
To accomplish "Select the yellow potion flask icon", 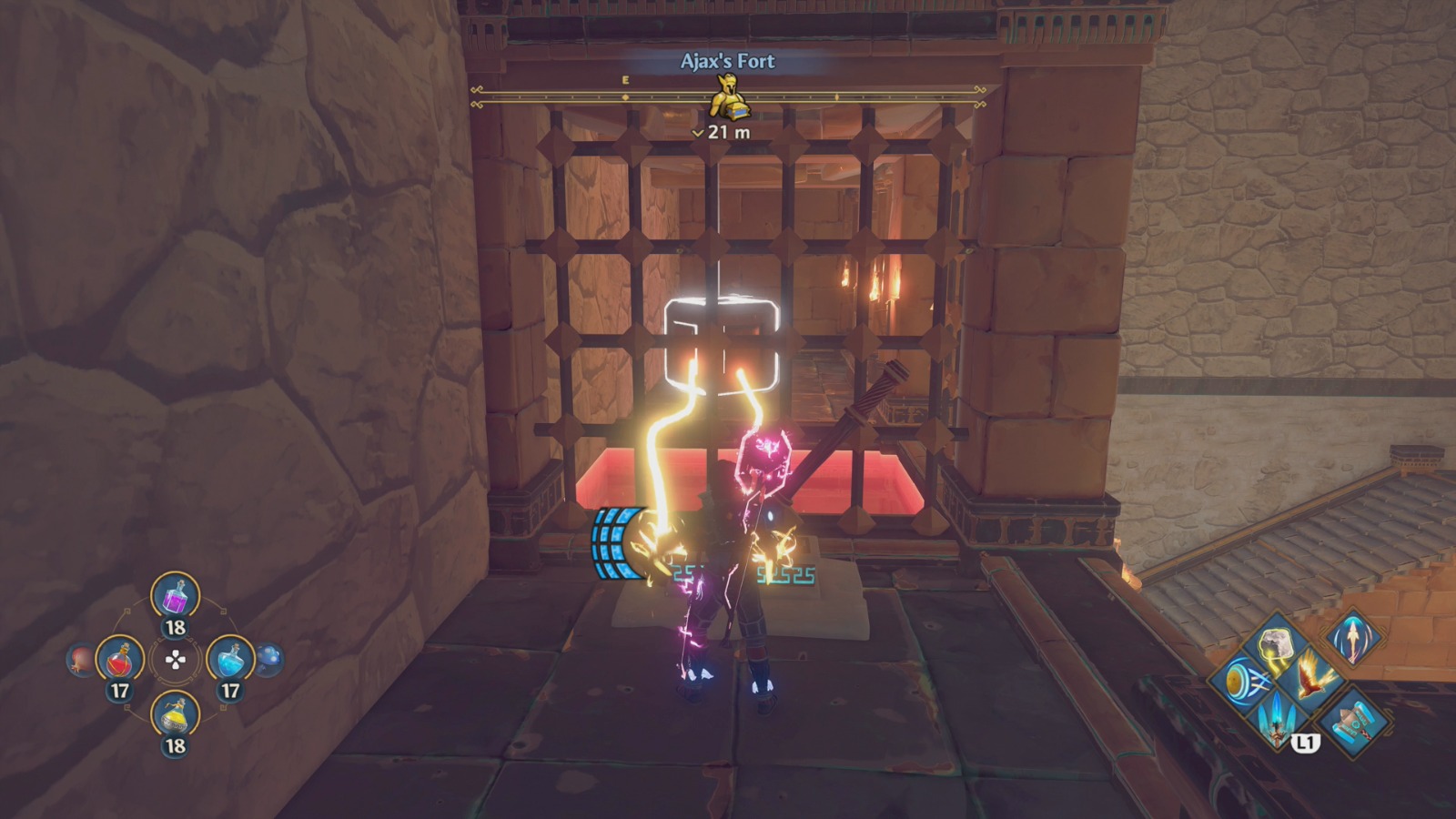I will 176,715.
